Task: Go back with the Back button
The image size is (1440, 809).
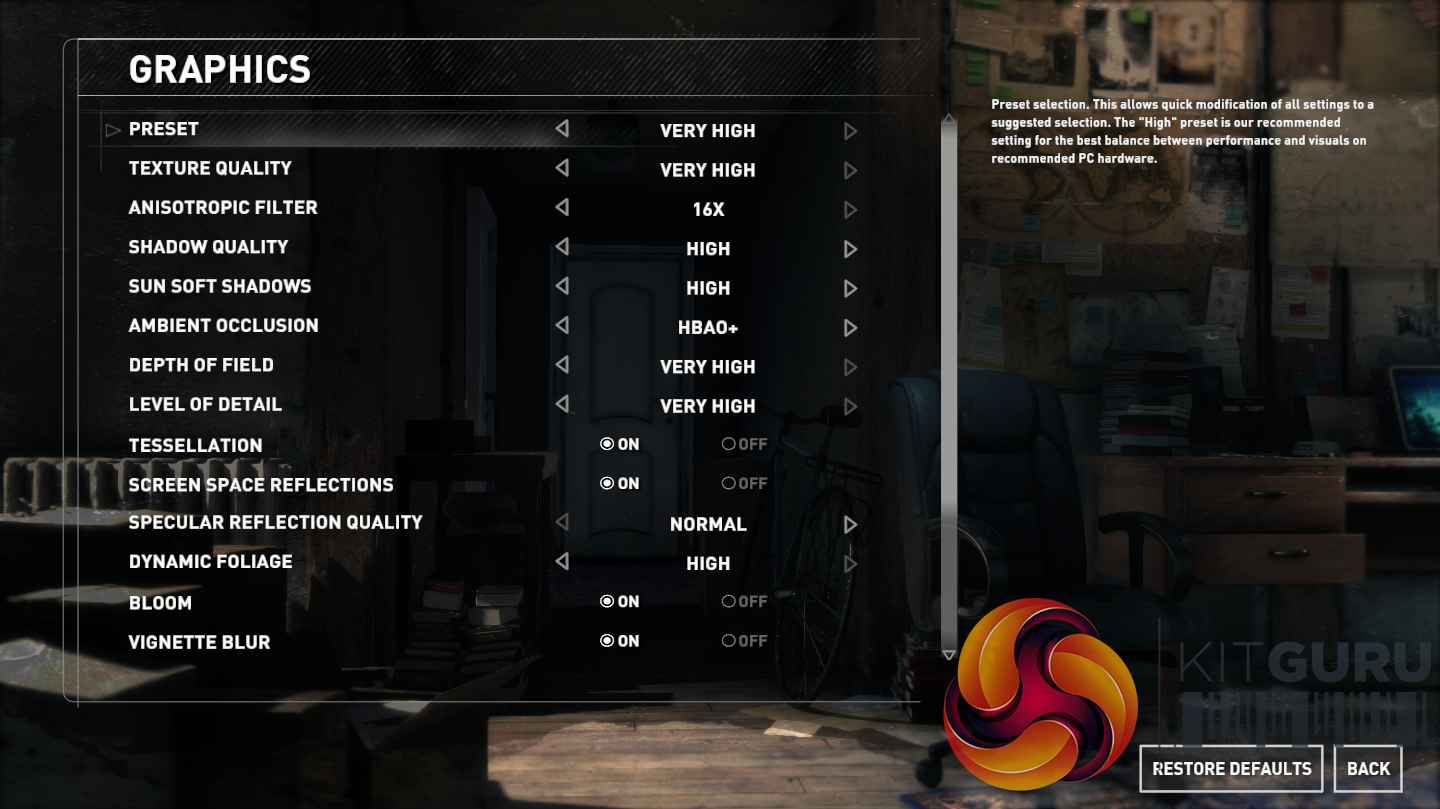Action: click(x=1367, y=768)
